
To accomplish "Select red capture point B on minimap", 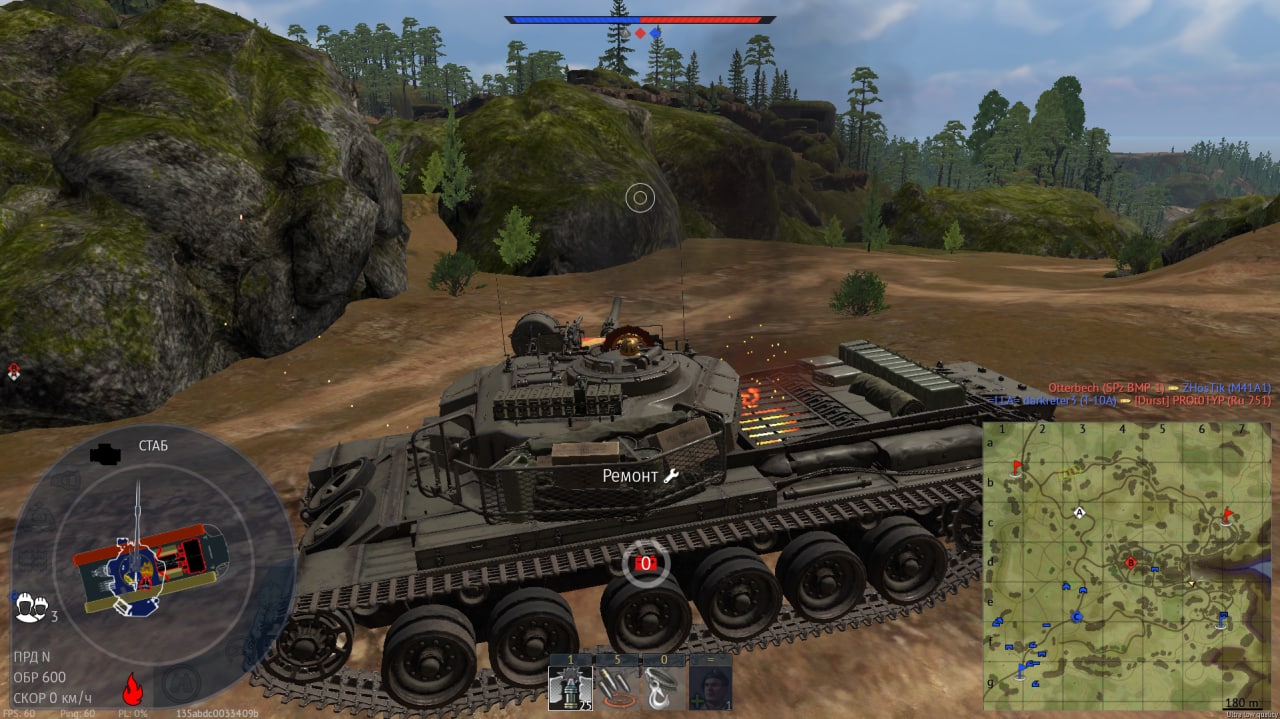I will (1131, 562).
